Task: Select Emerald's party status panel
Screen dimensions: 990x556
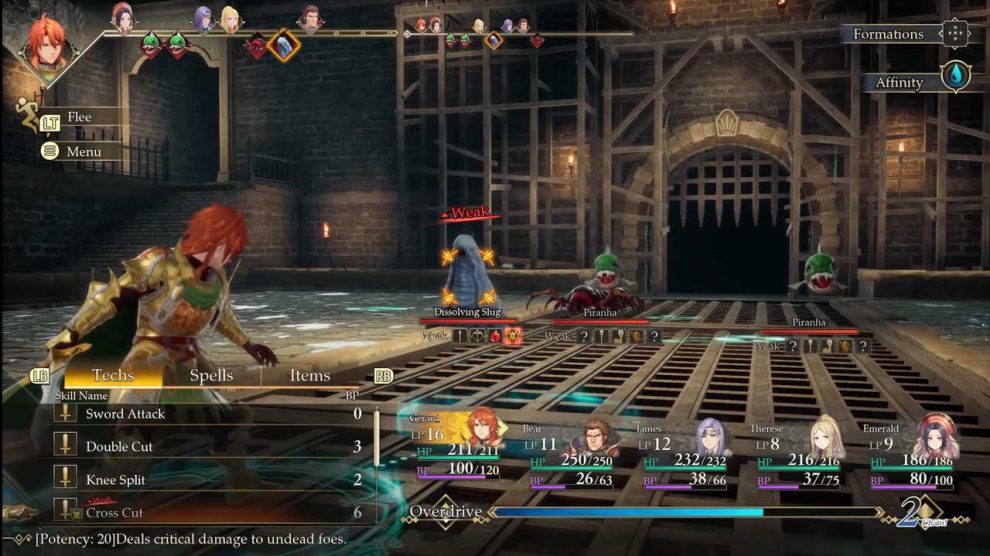Action: pyautogui.click(x=910, y=453)
